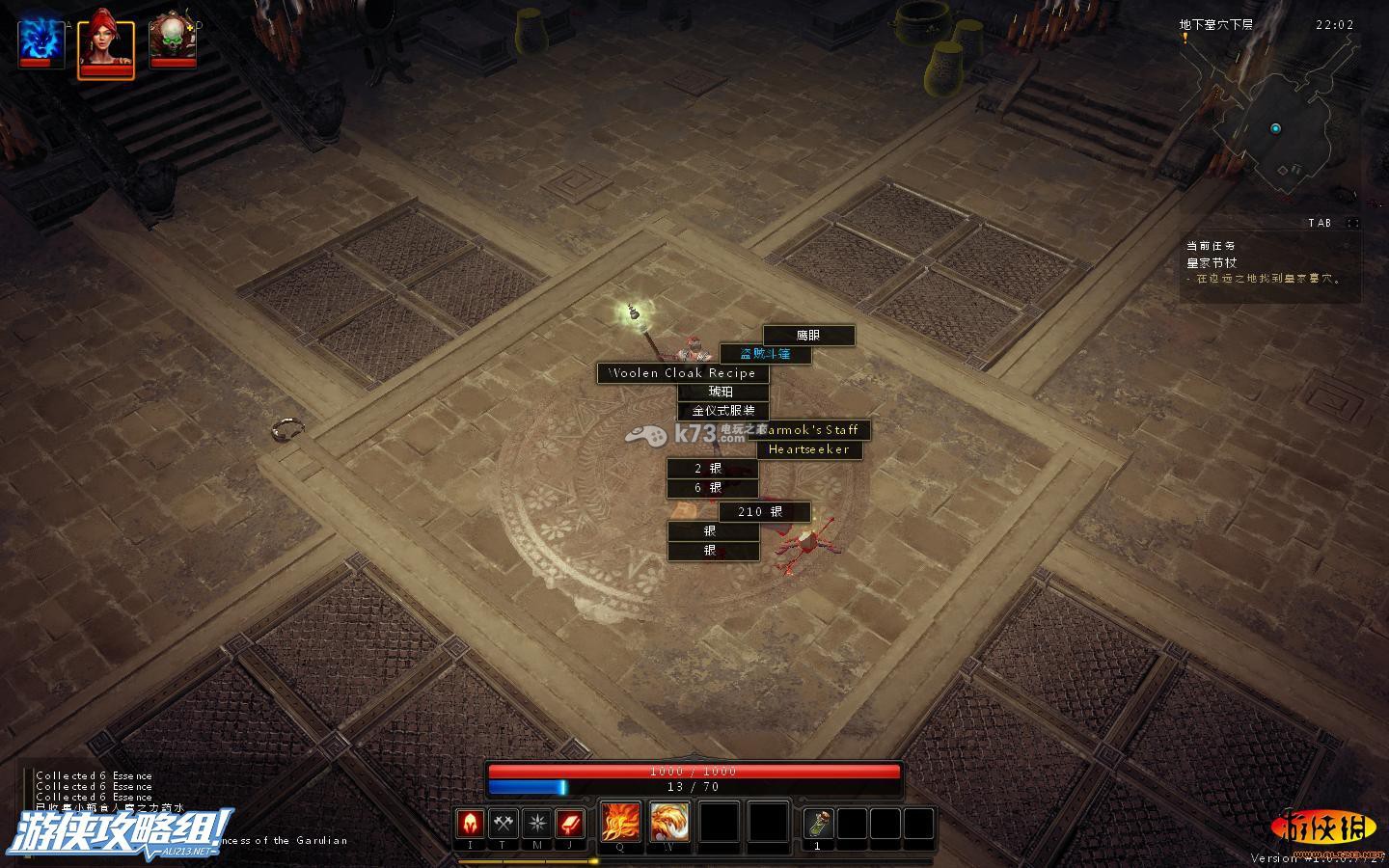The height and width of the screenshot is (868, 1389).
Task: Pick up the blue 盗贼斗篷 cloak label
Action: tap(765, 354)
